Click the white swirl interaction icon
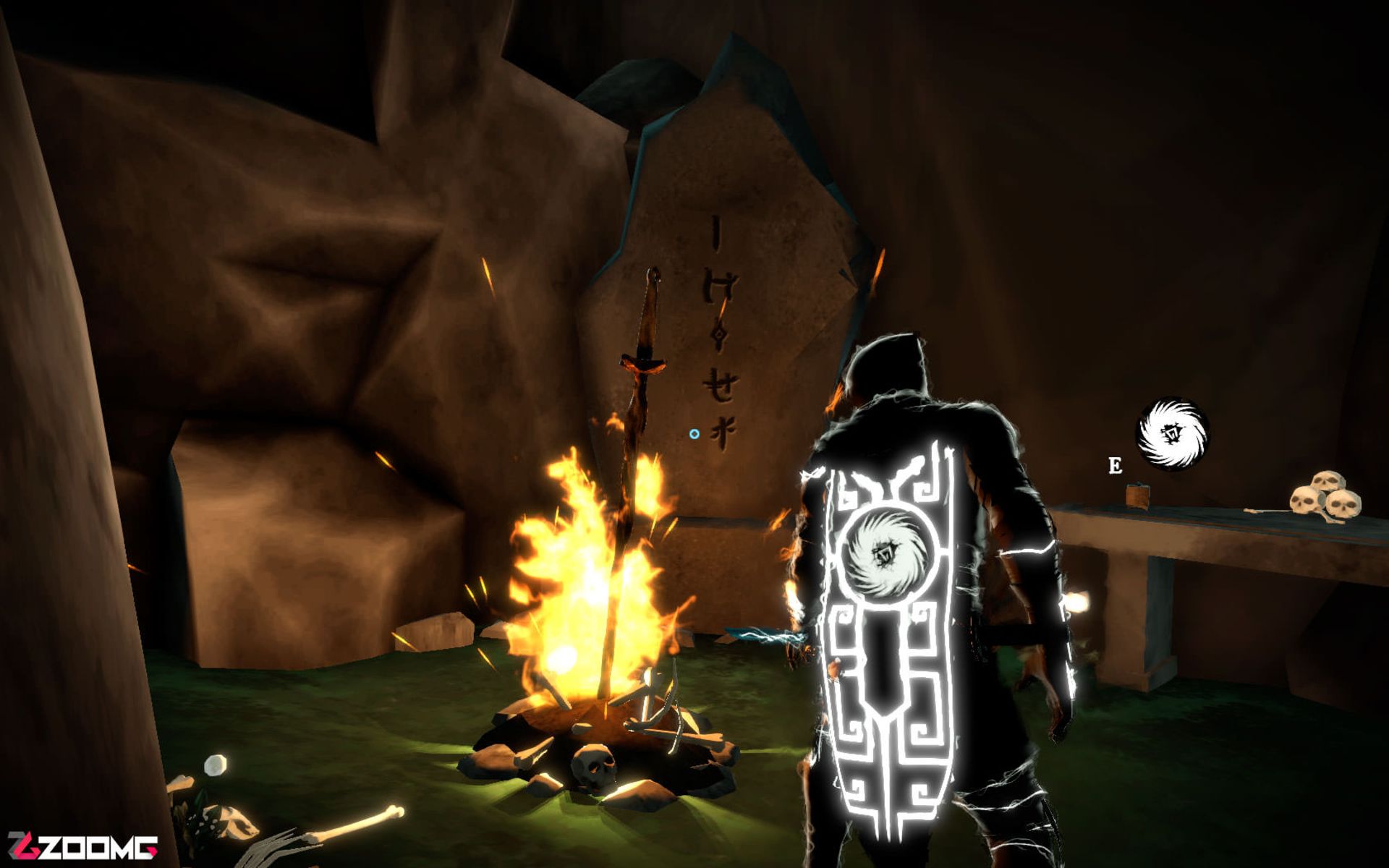 [1173, 434]
